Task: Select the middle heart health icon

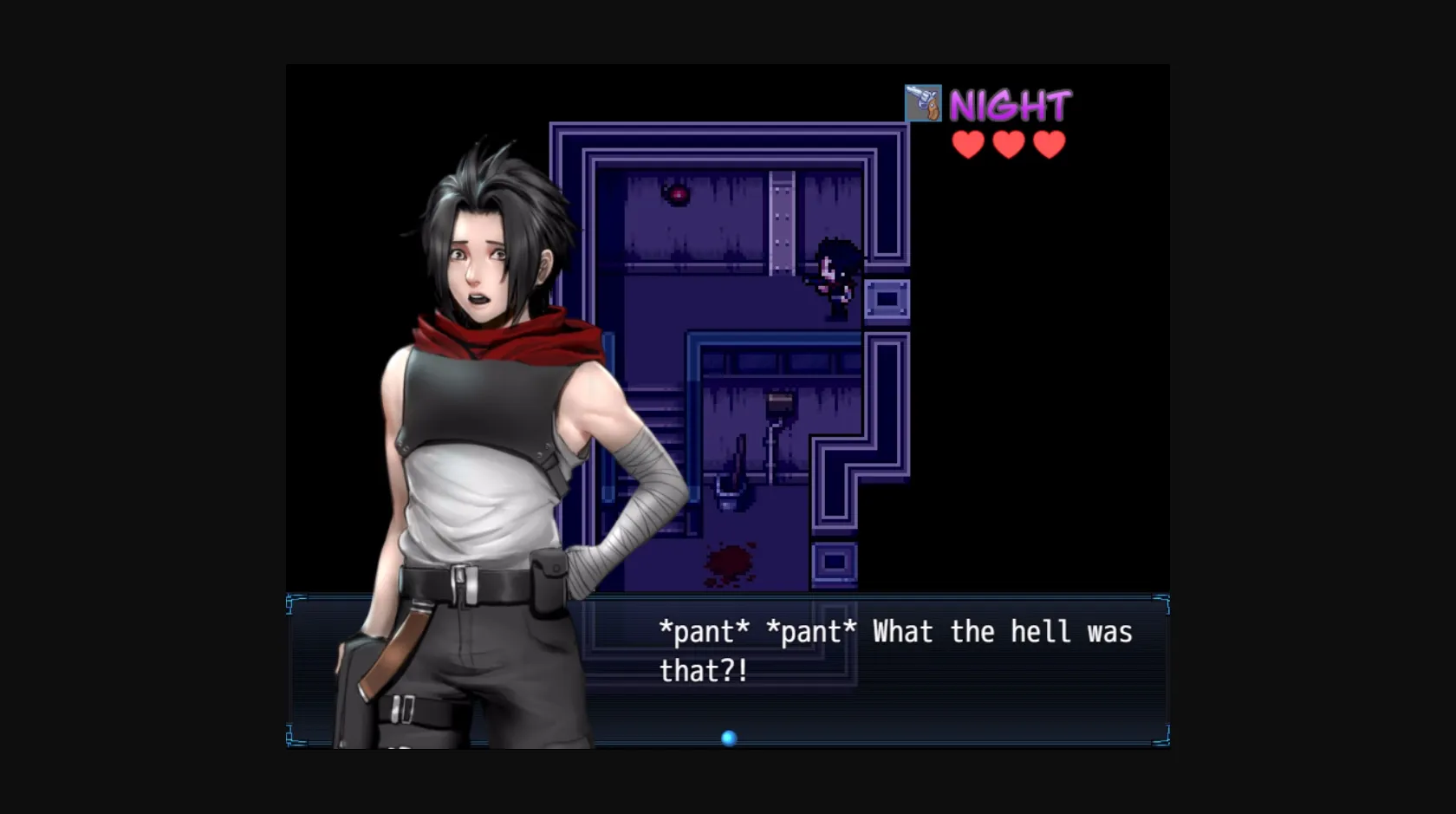Action: point(1009,144)
